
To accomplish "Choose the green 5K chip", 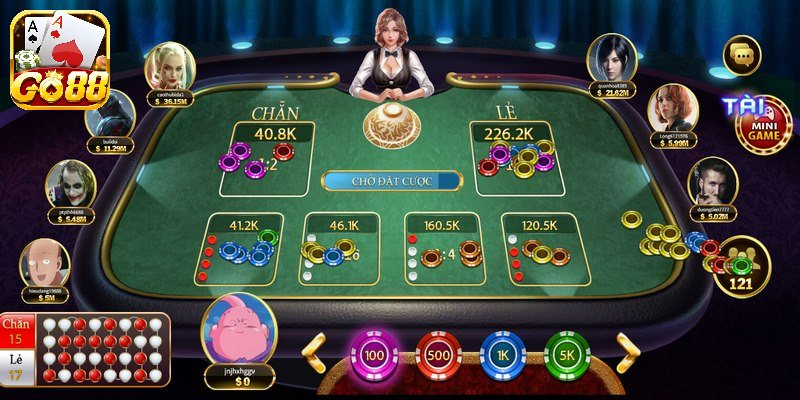I will 566,356.
